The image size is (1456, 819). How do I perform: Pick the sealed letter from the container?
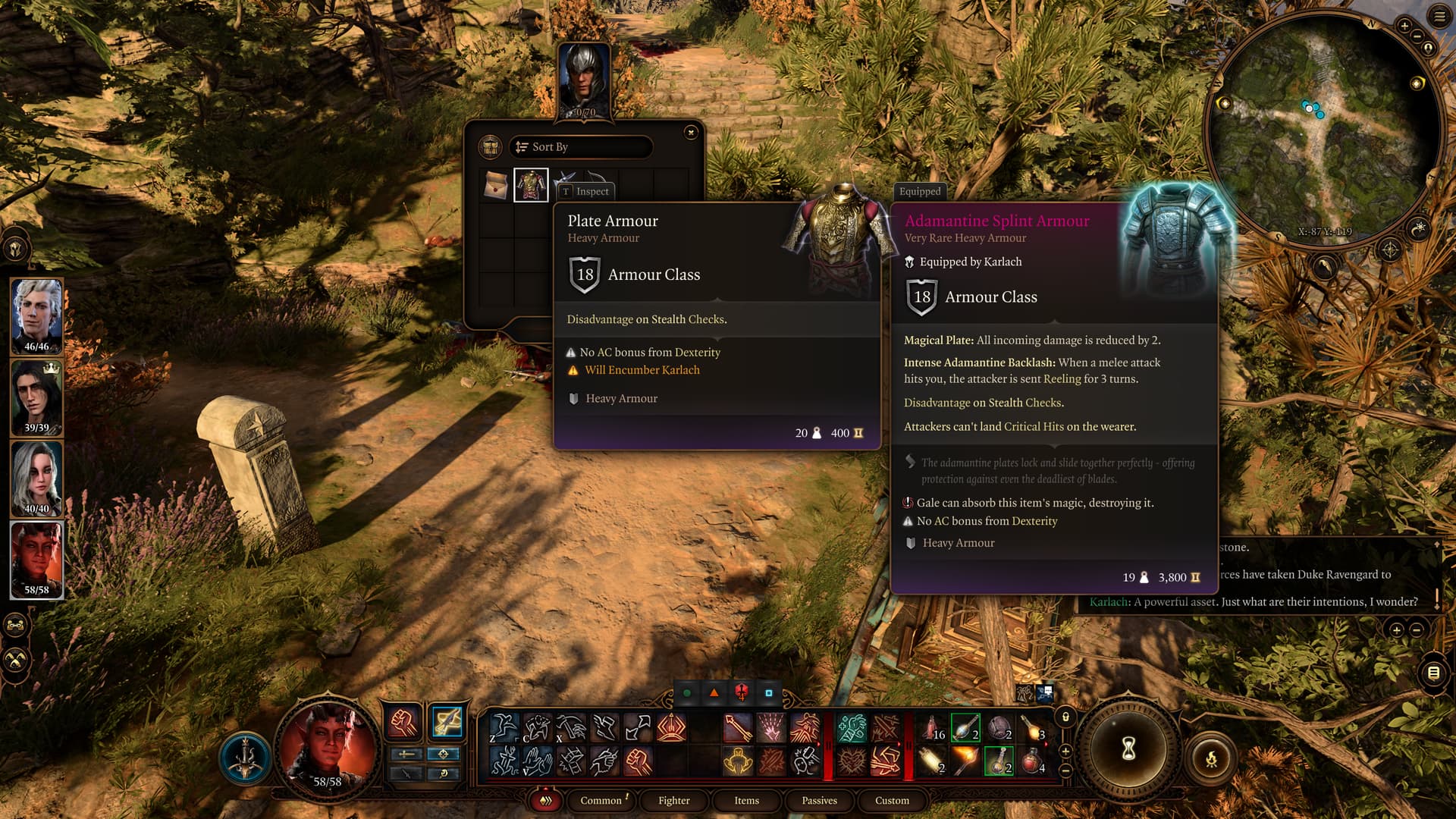pos(496,185)
